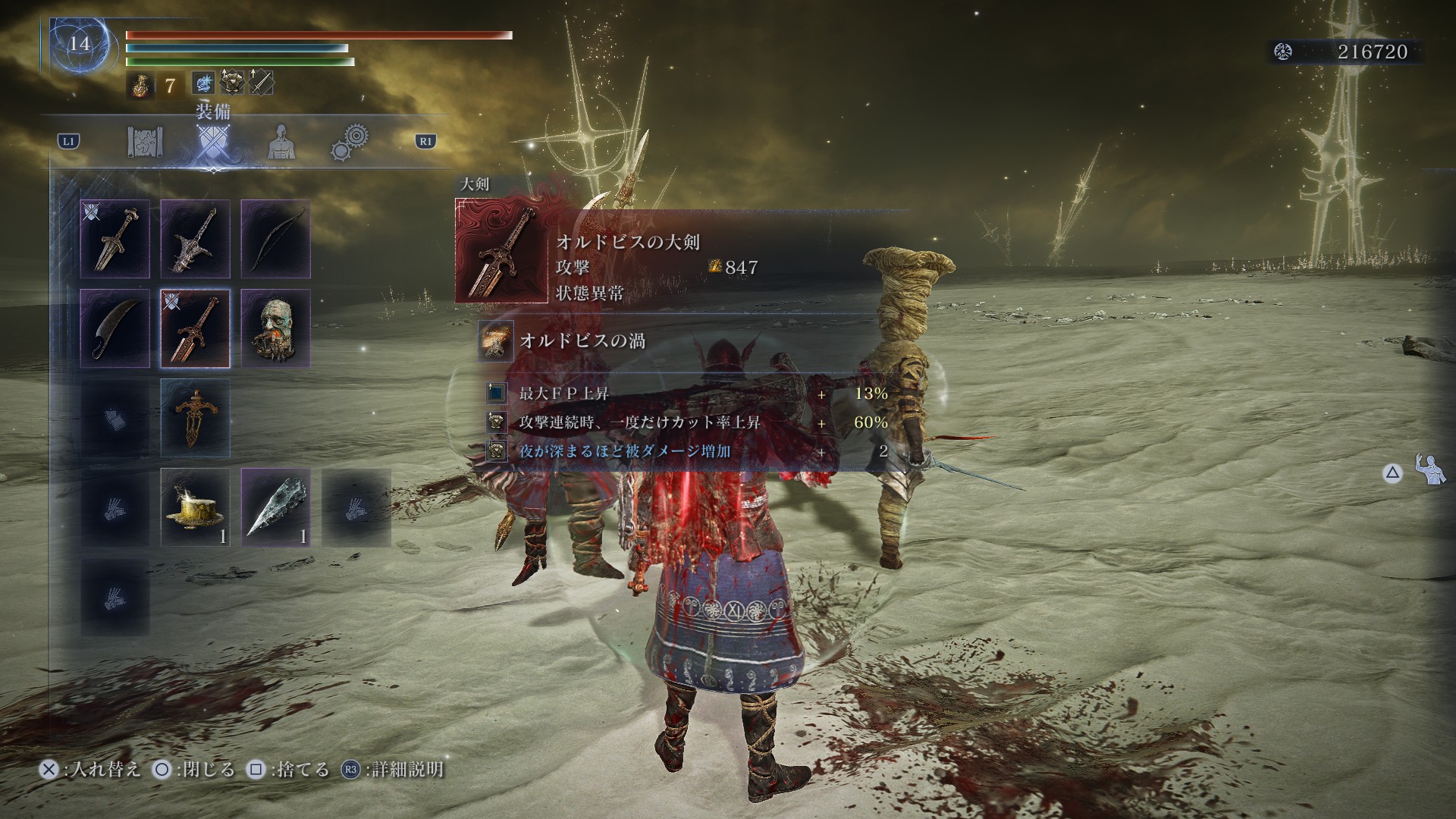
Task: Select the オルドビスの渦 skill icon
Action: click(x=496, y=340)
